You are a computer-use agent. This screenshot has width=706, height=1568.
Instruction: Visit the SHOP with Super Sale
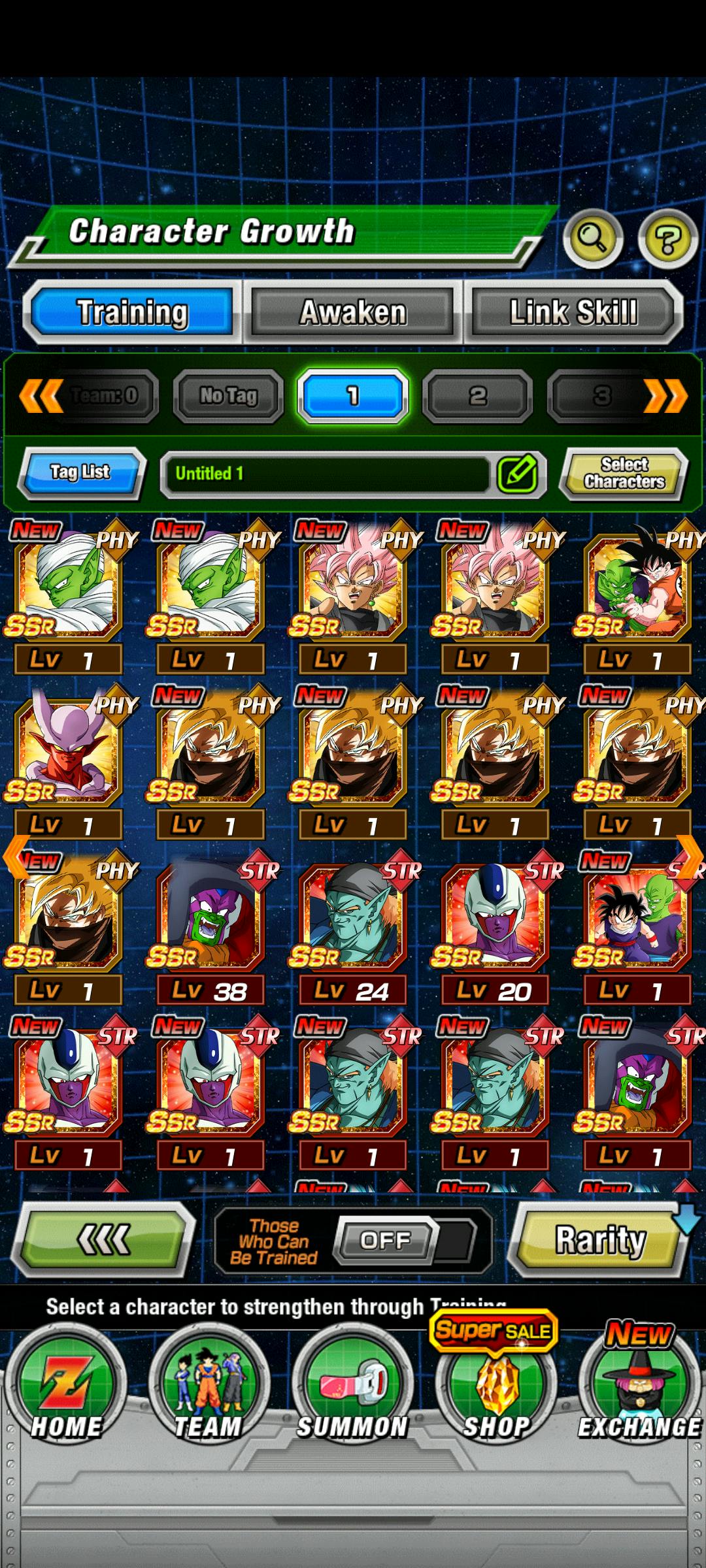[x=496, y=1385]
